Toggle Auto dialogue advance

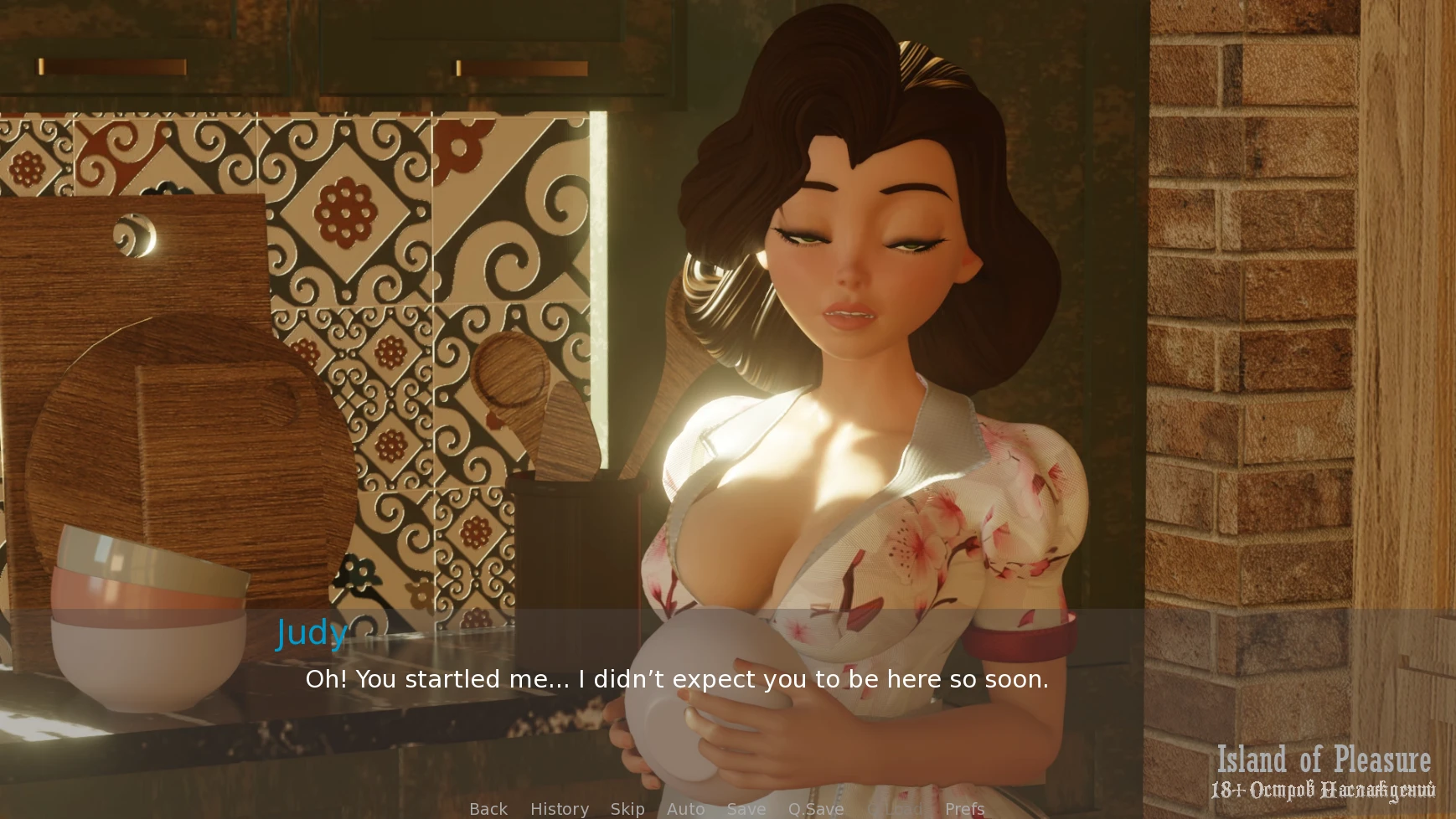(686, 809)
